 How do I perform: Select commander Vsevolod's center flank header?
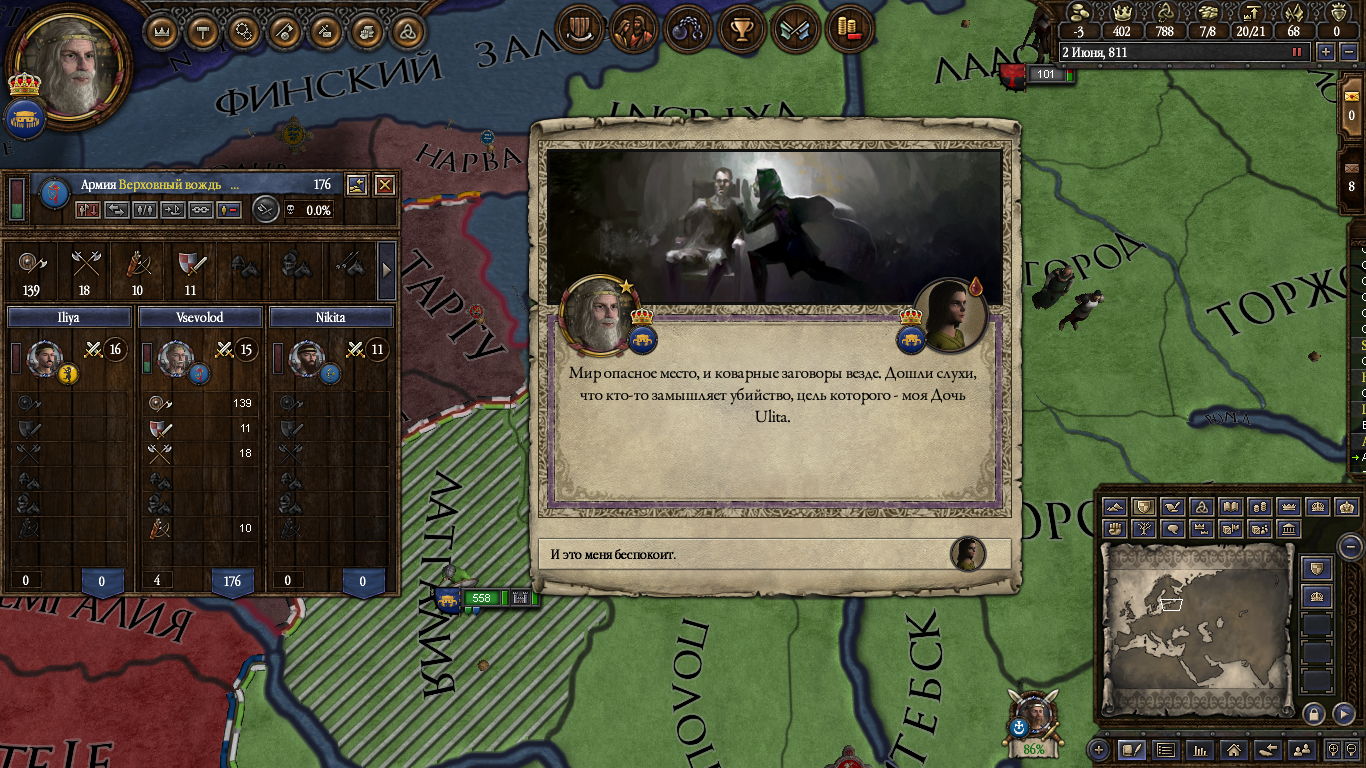click(x=200, y=317)
